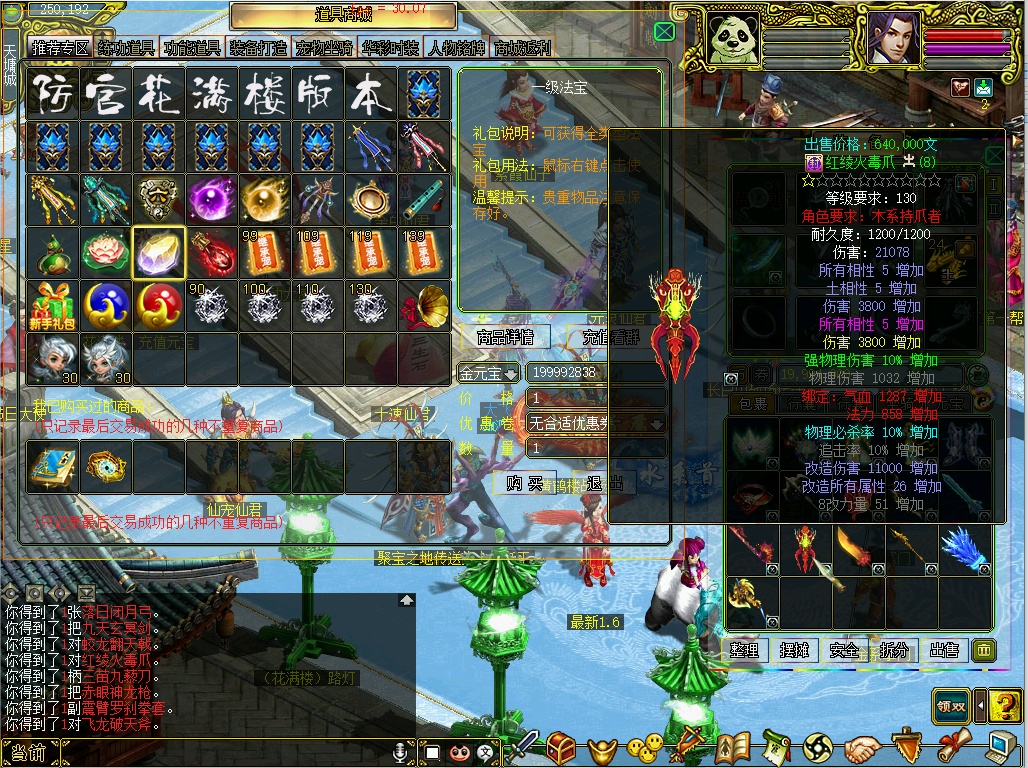This screenshot has height=768, width=1028.
Task: Open 商品详情 item details
Action: tap(505, 337)
